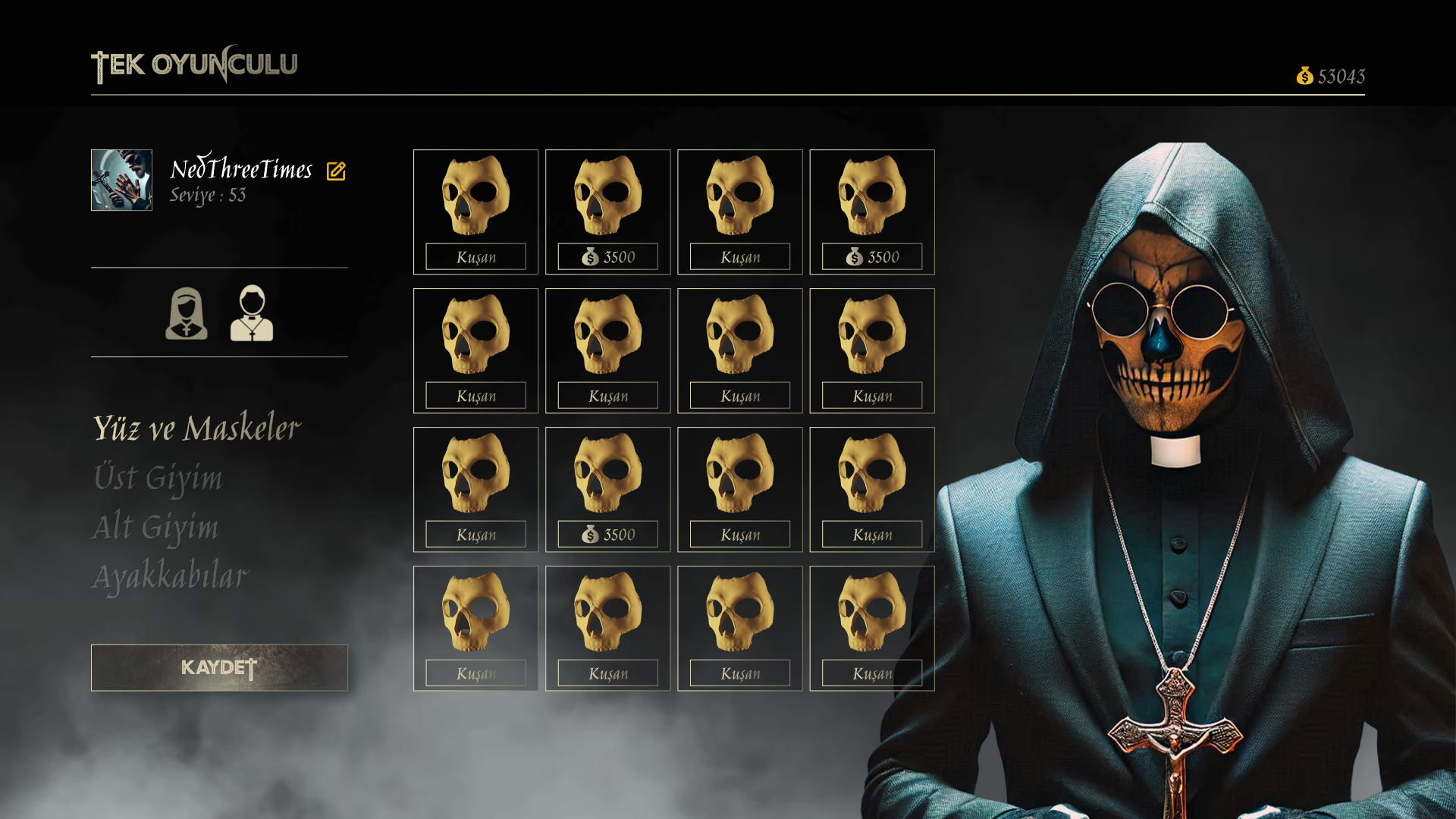Click the money bag on the third-row 3500 price
Screen dimensions: 1456x819
coord(590,535)
